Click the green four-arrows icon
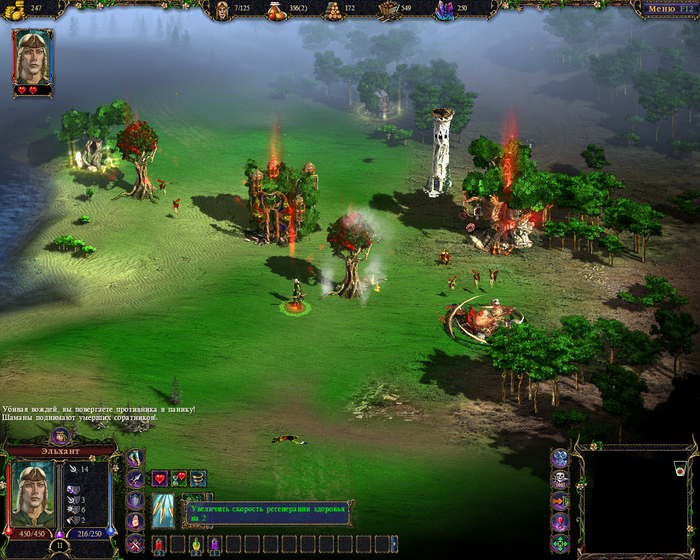 click(x=559, y=544)
